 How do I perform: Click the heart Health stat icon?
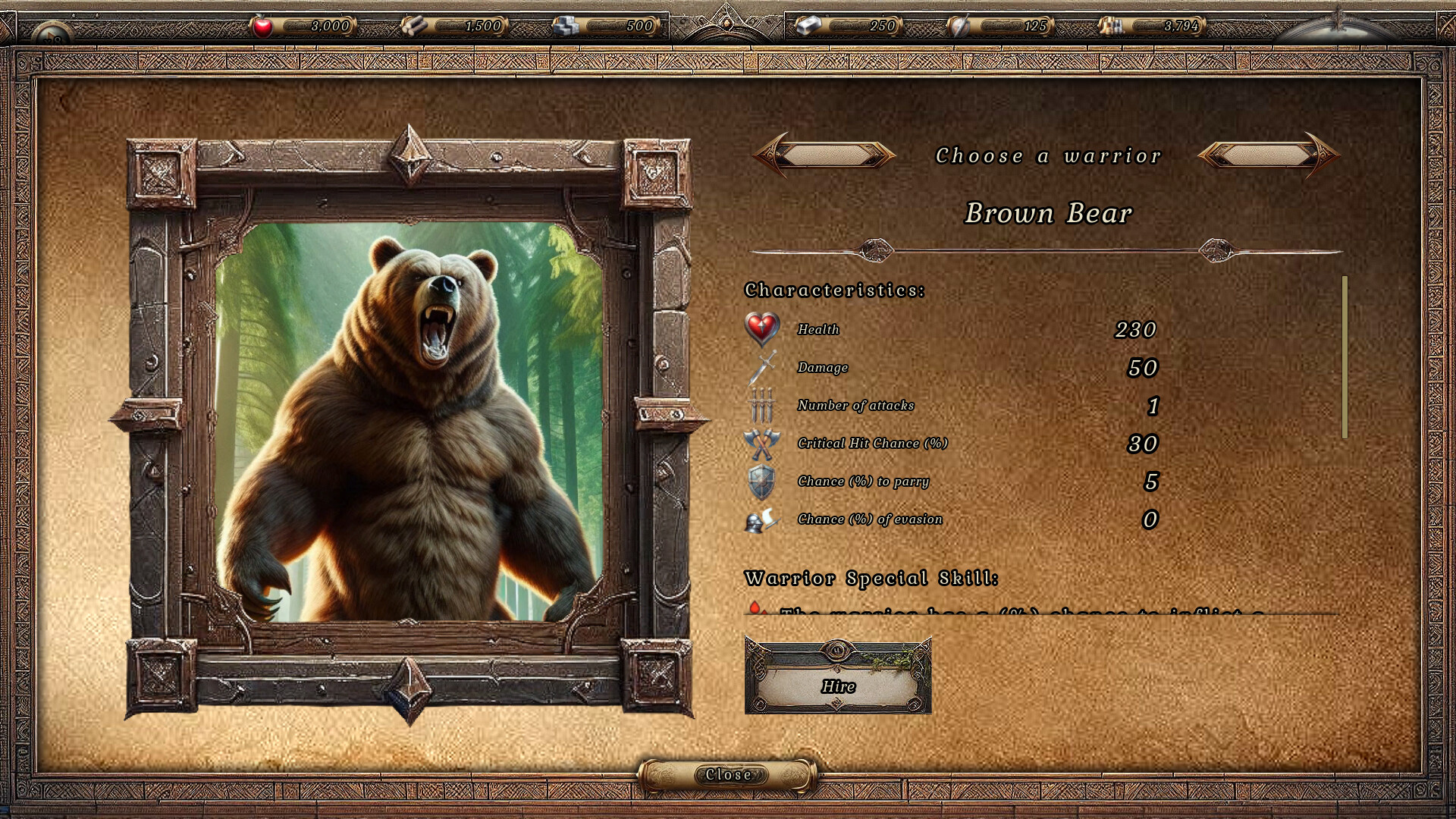[x=761, y=328]
